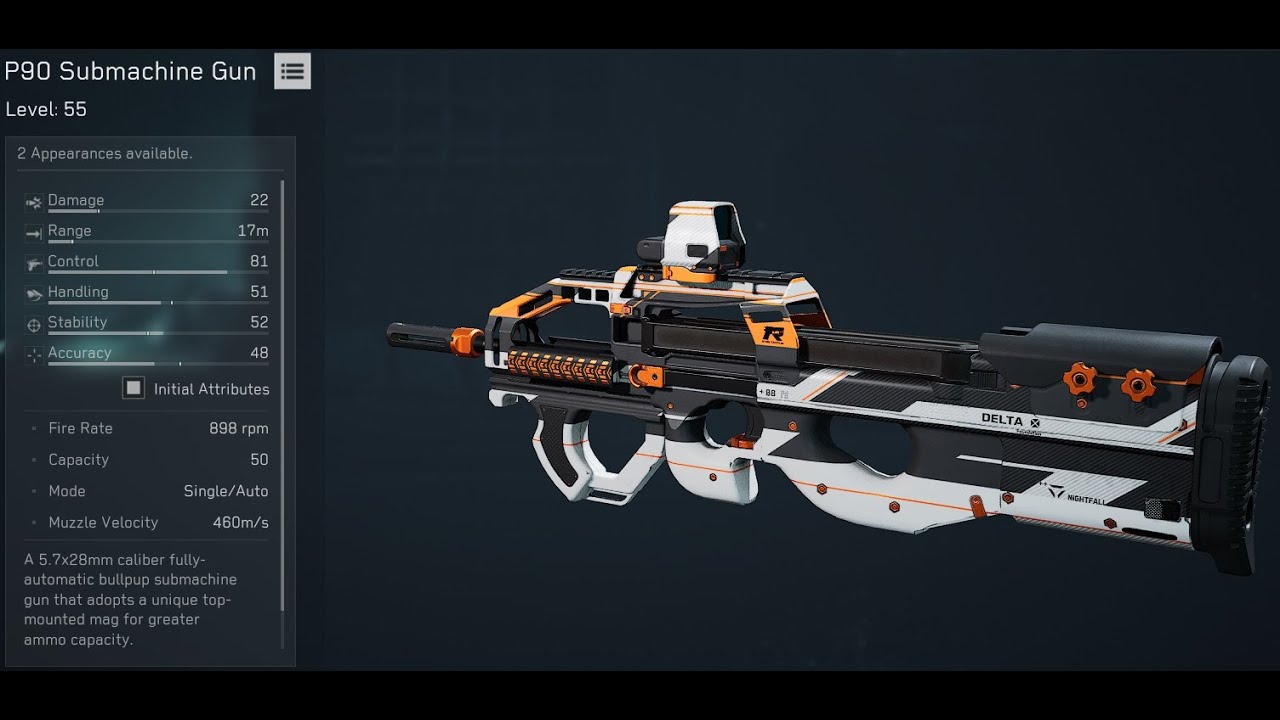Select the P90 Submachine Gun title
The height and width of the screenshot is (720, 1280).
(131, 70)
